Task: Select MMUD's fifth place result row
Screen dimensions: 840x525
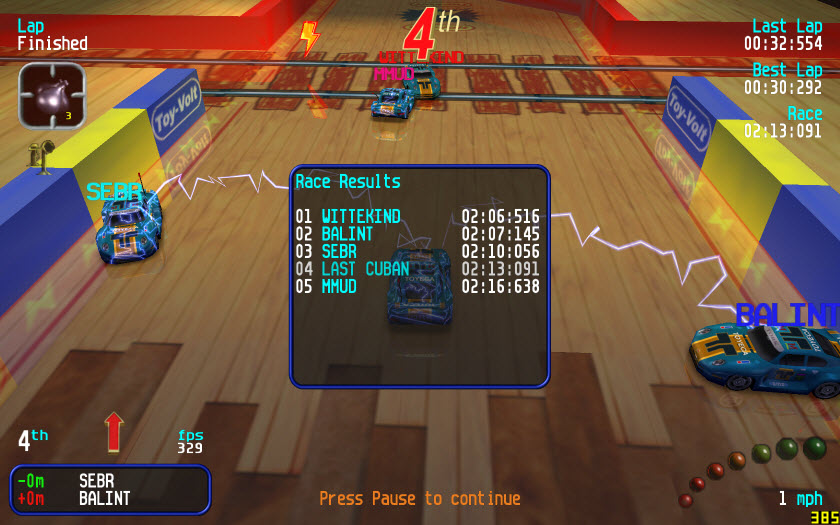Action: click(x=417, y=287)
